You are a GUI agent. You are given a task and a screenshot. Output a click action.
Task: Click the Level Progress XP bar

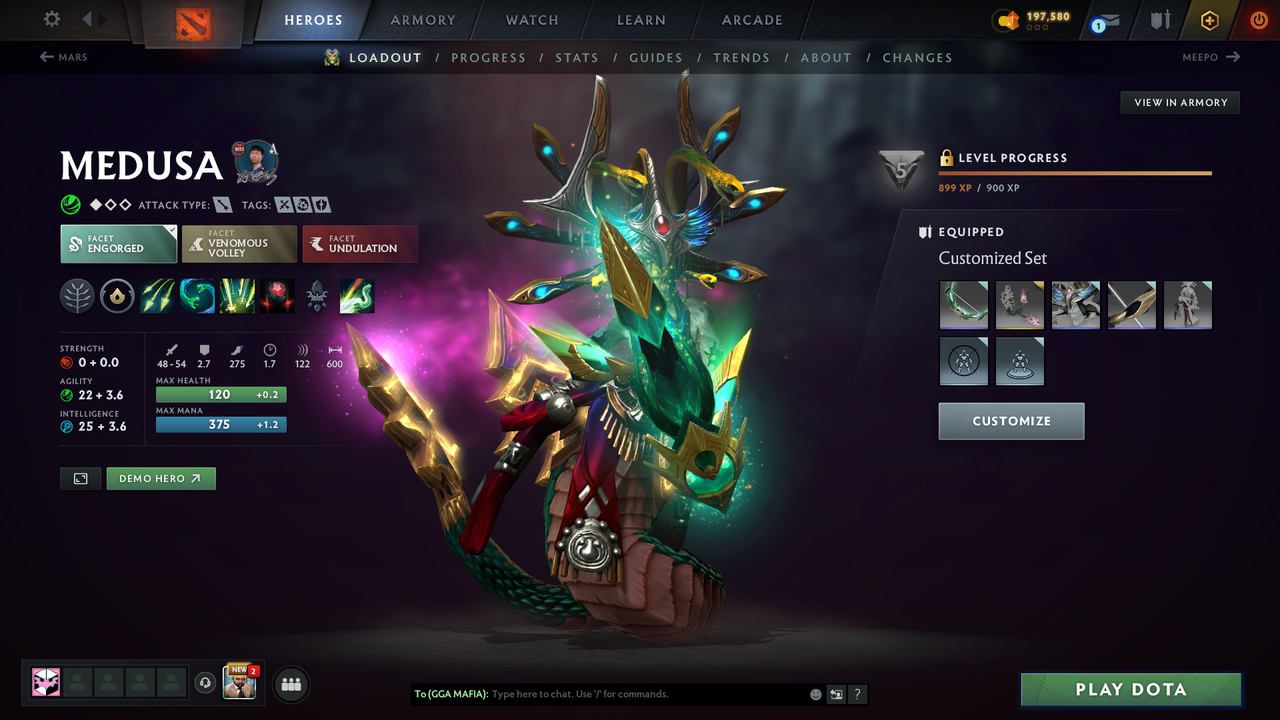click(1075, 172)
